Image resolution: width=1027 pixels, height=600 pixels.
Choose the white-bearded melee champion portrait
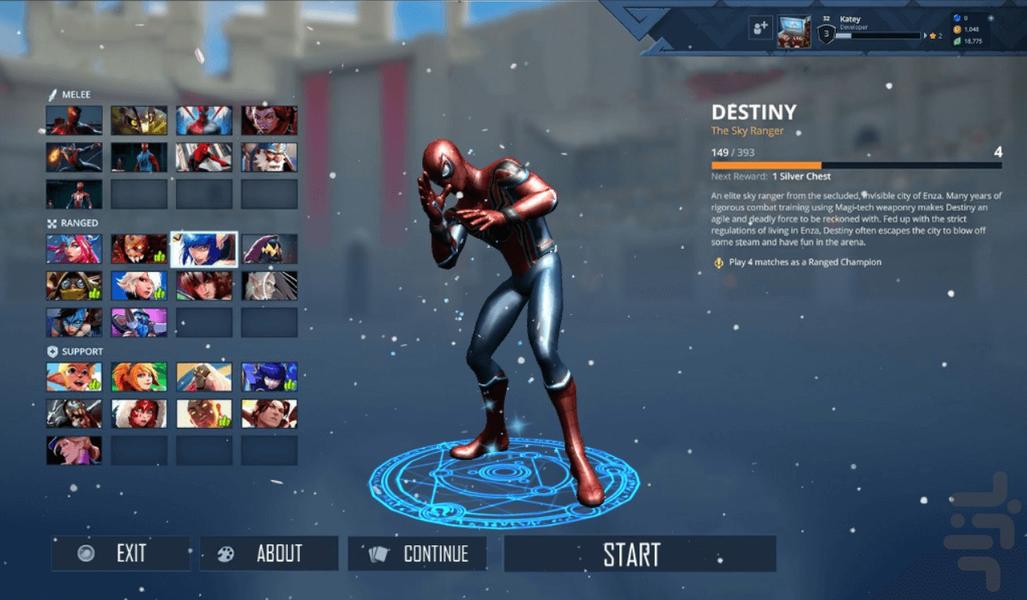(269, 157)
